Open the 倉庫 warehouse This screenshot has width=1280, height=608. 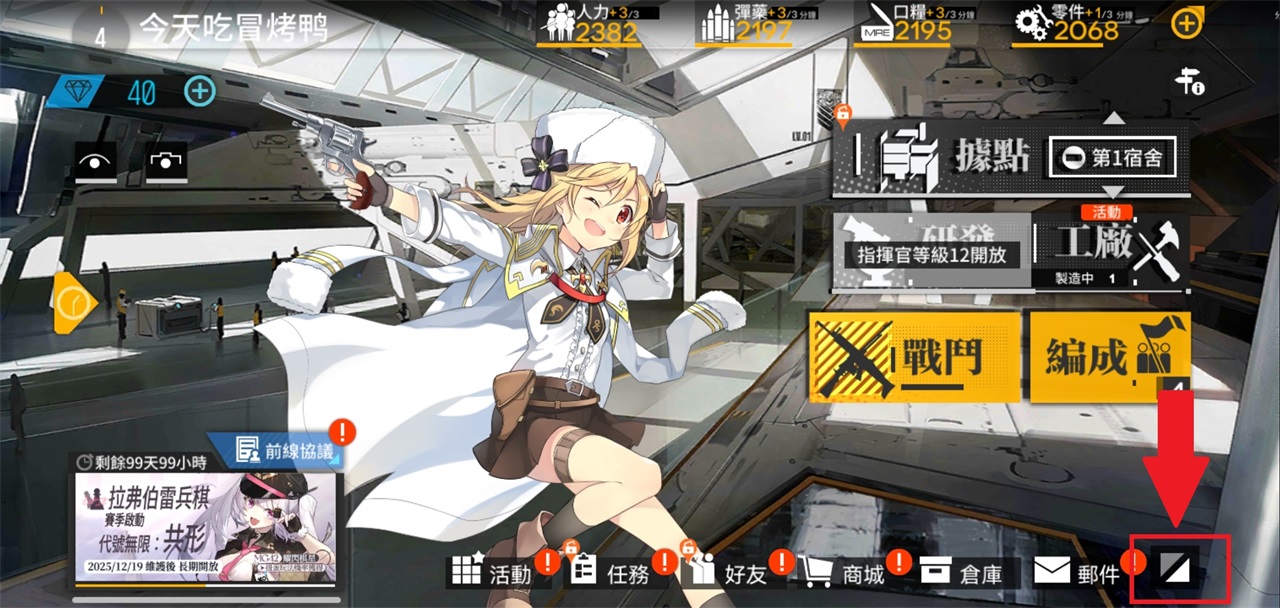tap(963, 573)
